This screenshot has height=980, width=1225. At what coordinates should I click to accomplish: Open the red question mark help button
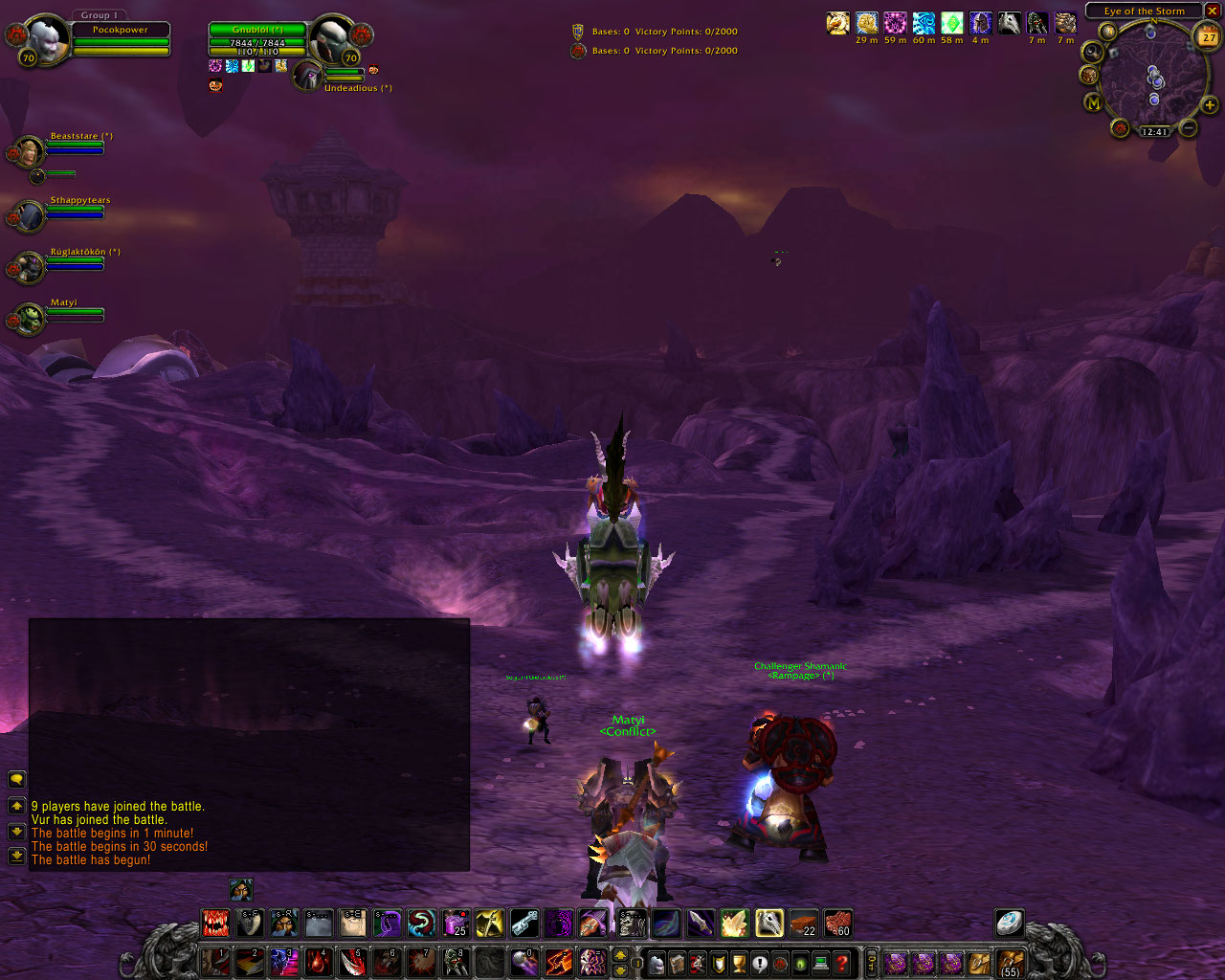pos(842,963)
